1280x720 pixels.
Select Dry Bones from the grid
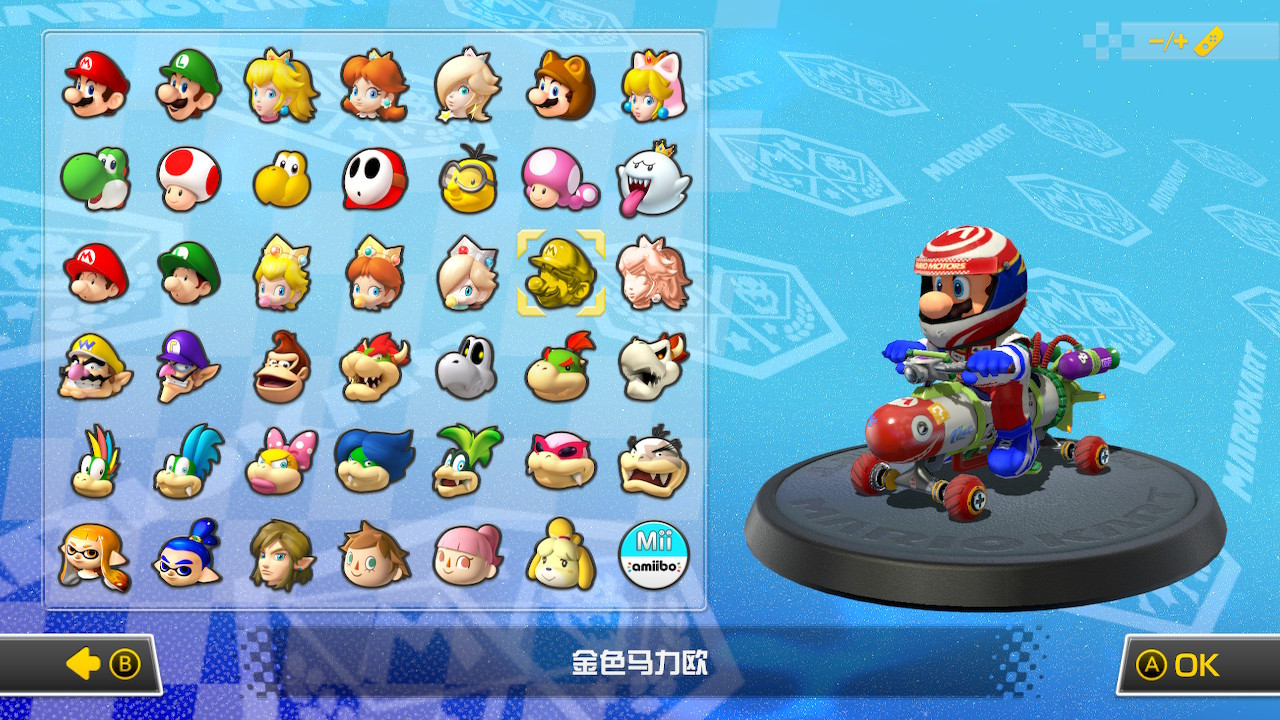[467, 369]
